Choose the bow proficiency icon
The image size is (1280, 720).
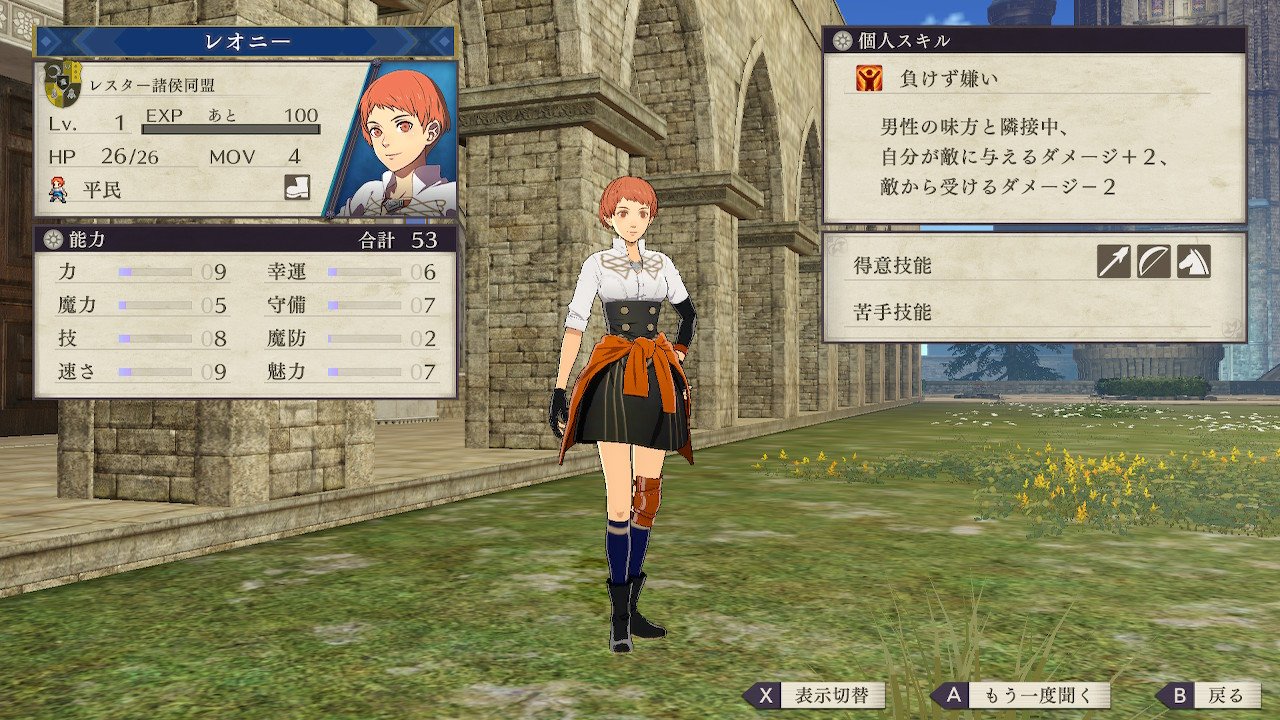pos(1153,262)
